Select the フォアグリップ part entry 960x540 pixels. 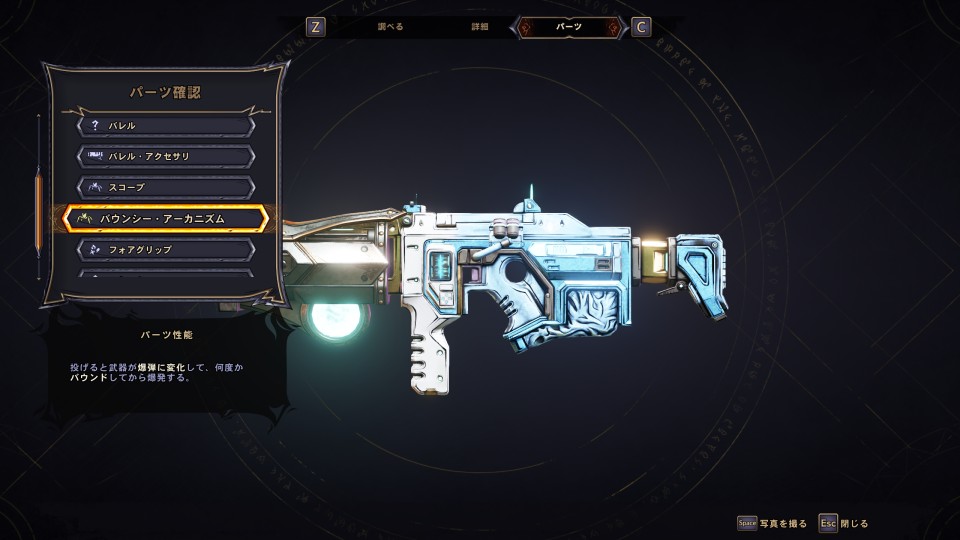click(166, 249)
